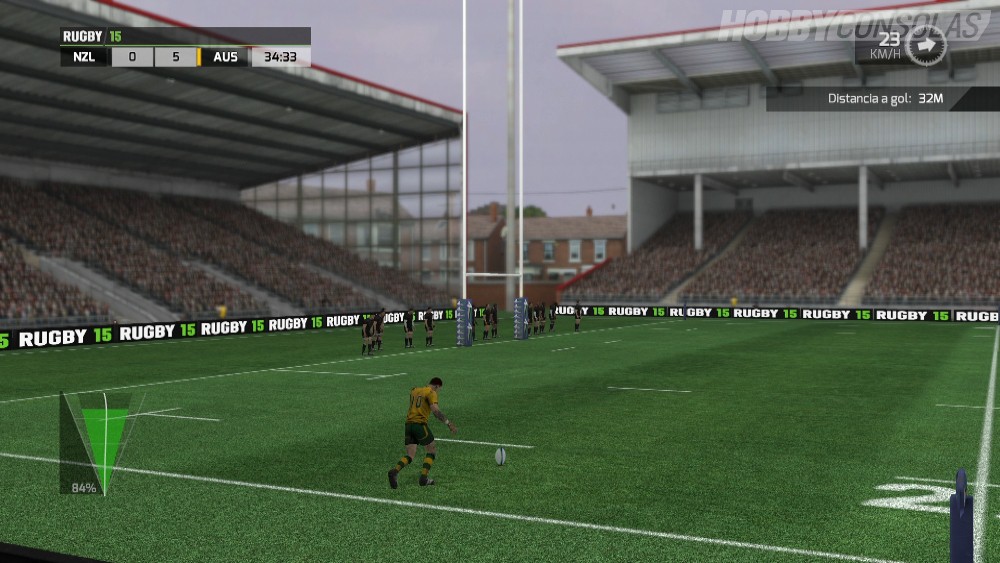Select the wind direction arrow icon
Viewport: 1000px width, 563px height.
click(925, 45)
